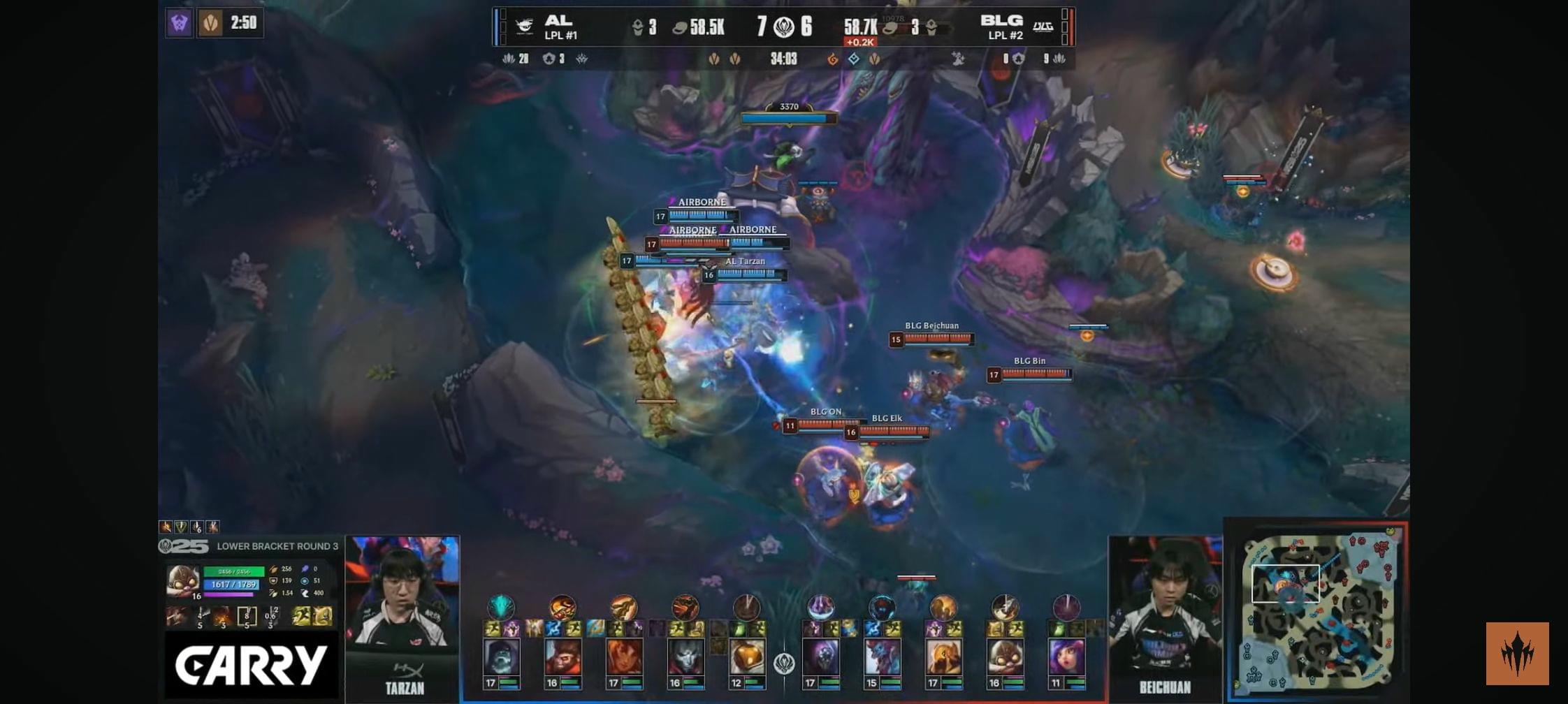Click the AL team logo on the scoreboard
Screen dimensions: 1568x704
[525, 25]
